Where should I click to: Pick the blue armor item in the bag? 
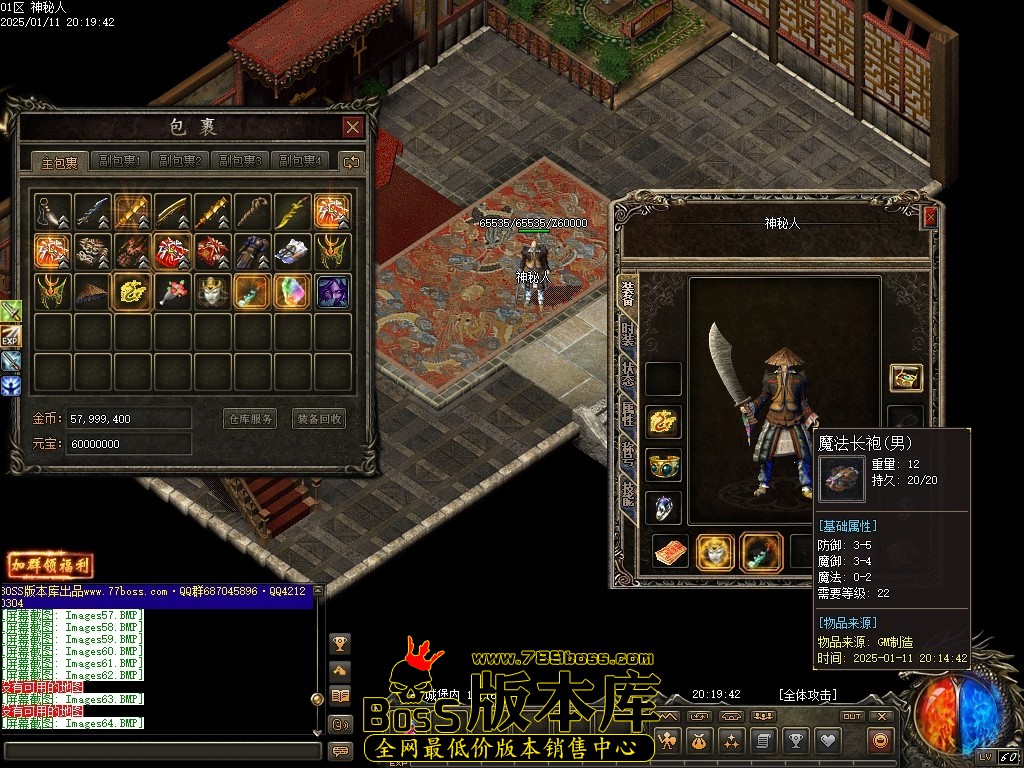point(252,251)
